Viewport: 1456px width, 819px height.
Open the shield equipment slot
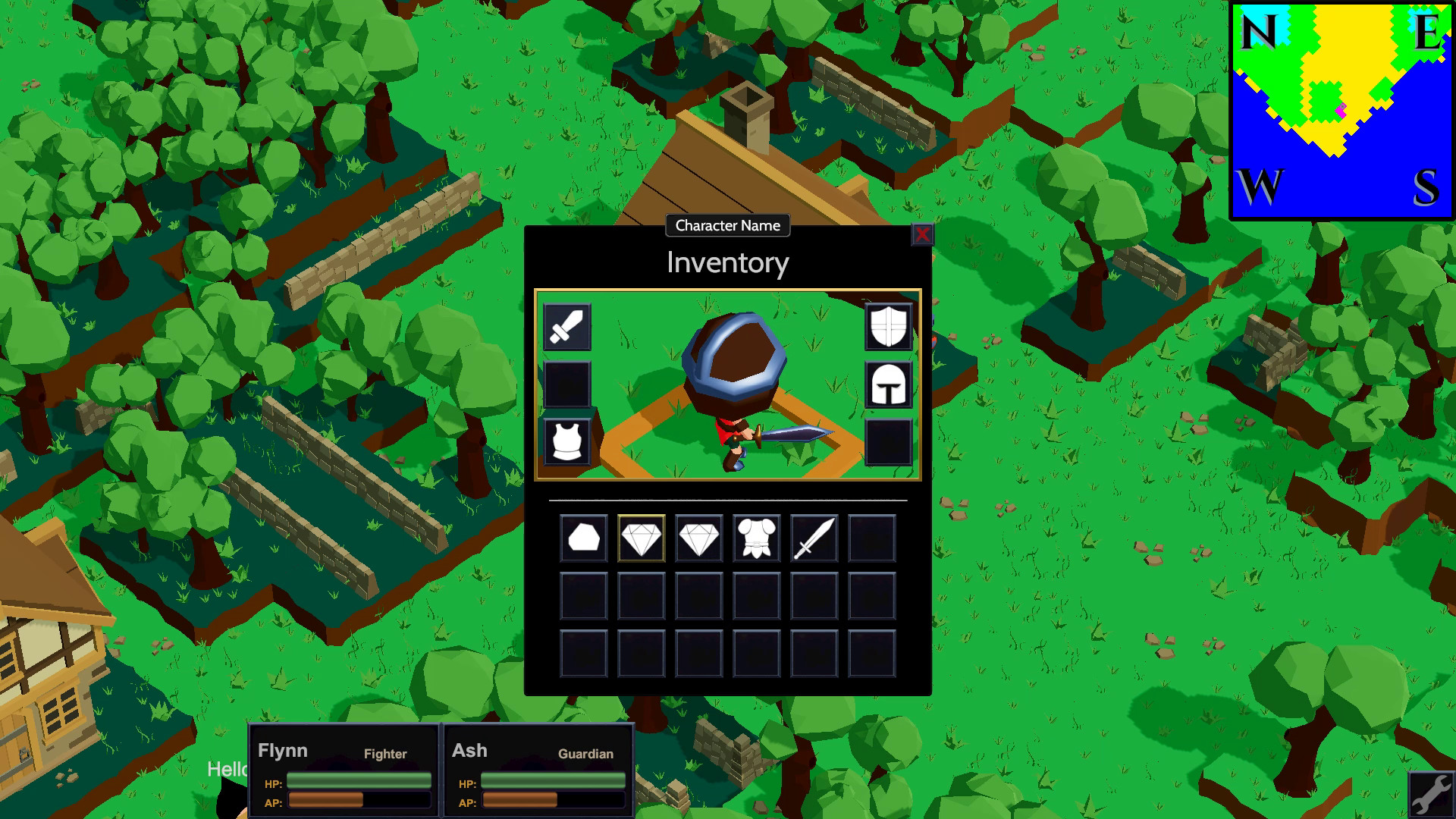click(x=890, y=328)
